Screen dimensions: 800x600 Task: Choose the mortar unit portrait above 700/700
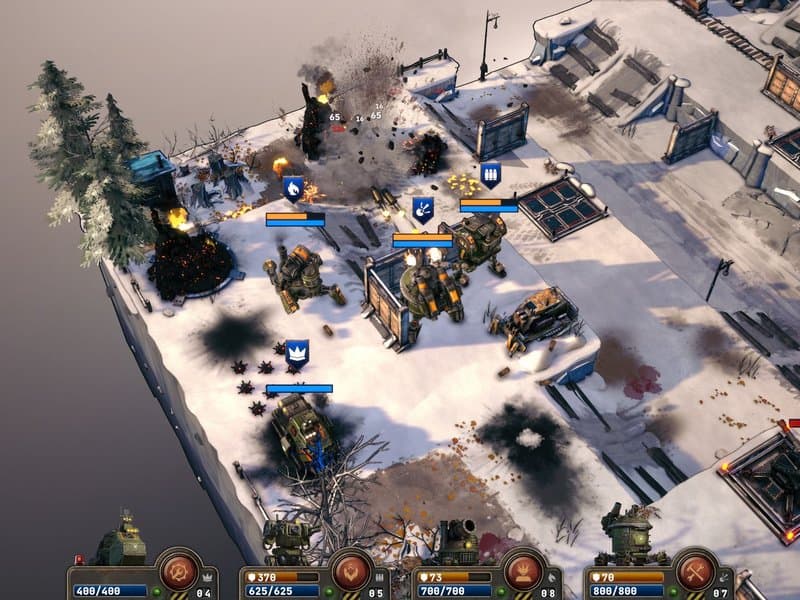pyautogui.click(x=459, y=542)
